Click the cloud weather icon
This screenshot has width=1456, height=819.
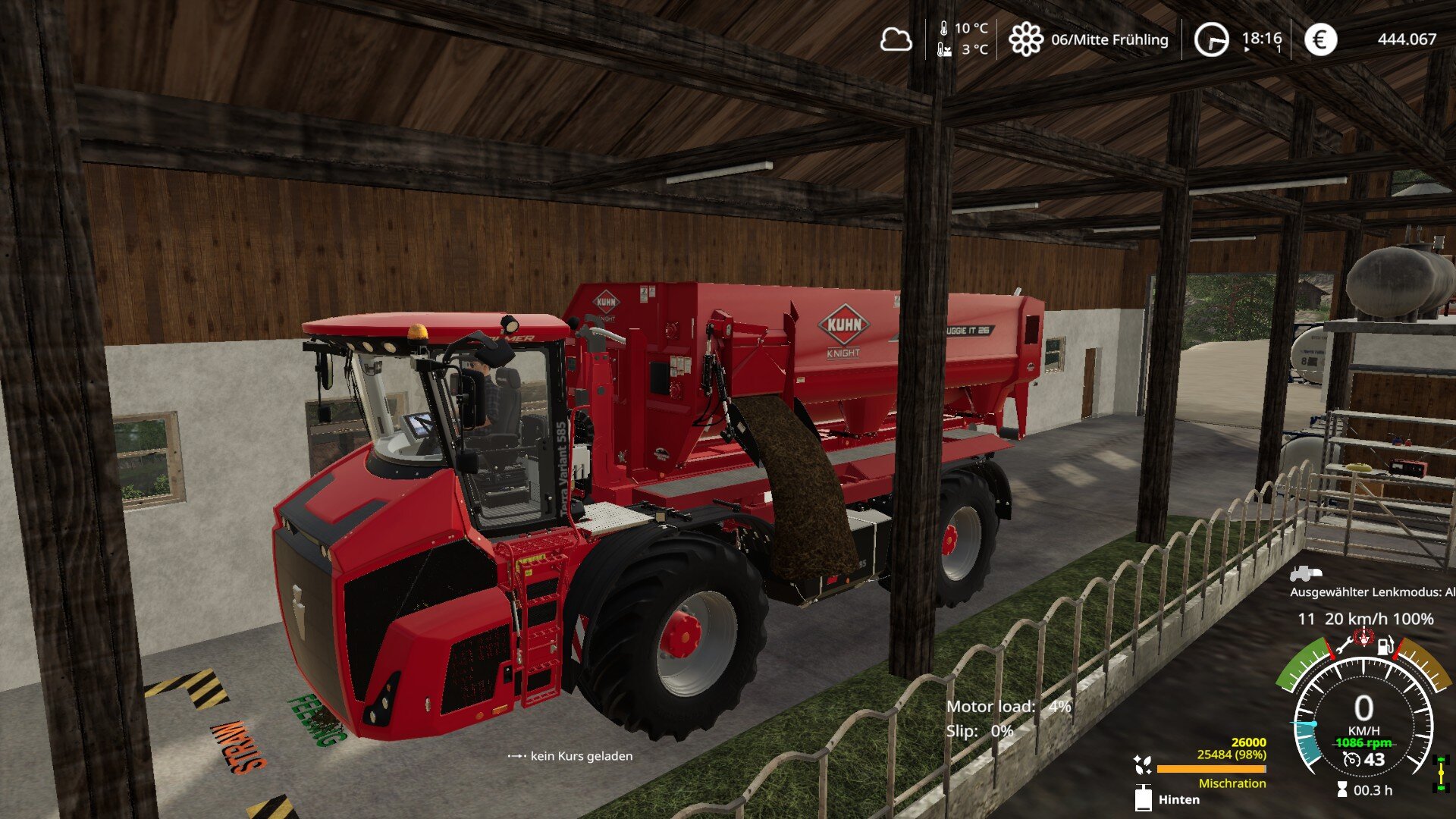click(x=896, y=39)
